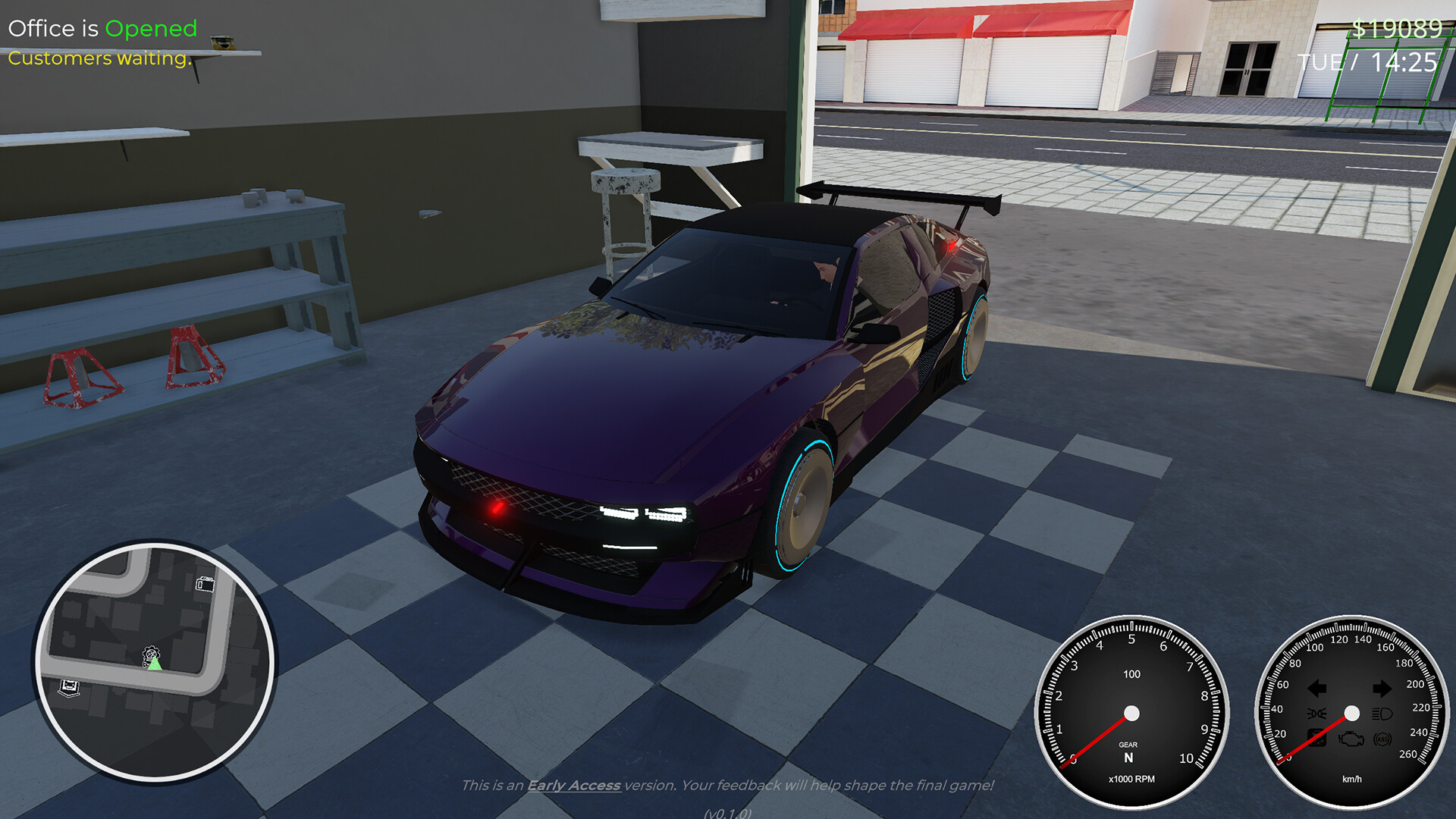The image size is (1456, 819).
Task: Click the fog light indicator icon
Action: (1316, 713)
